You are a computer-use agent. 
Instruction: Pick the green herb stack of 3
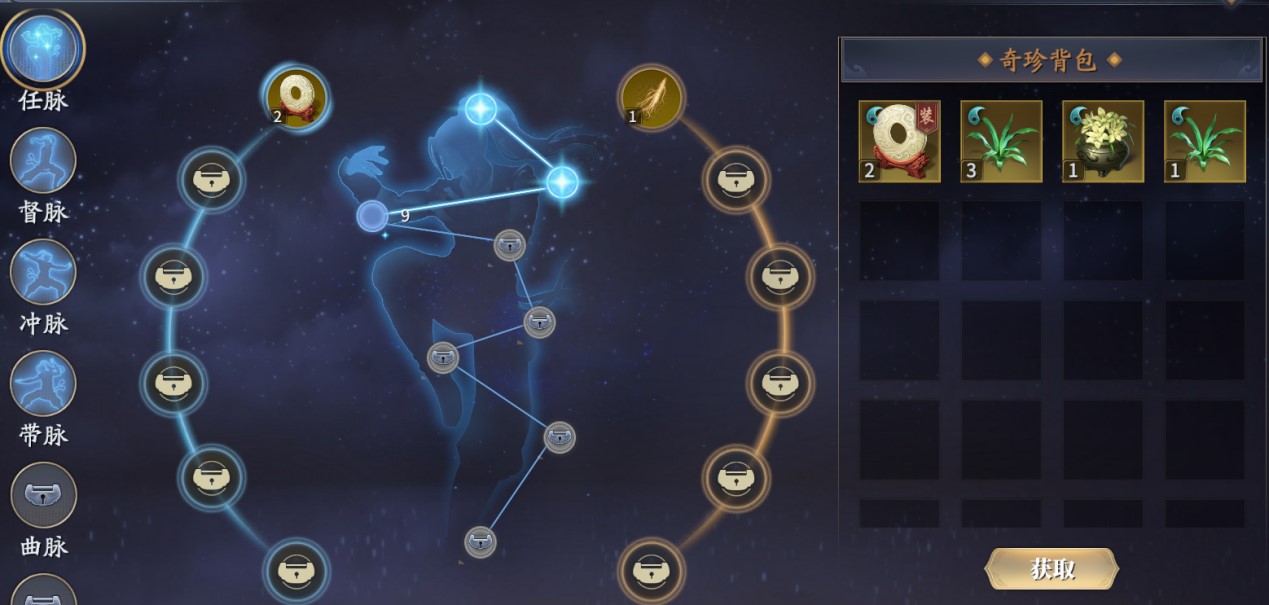point(1001,141)
